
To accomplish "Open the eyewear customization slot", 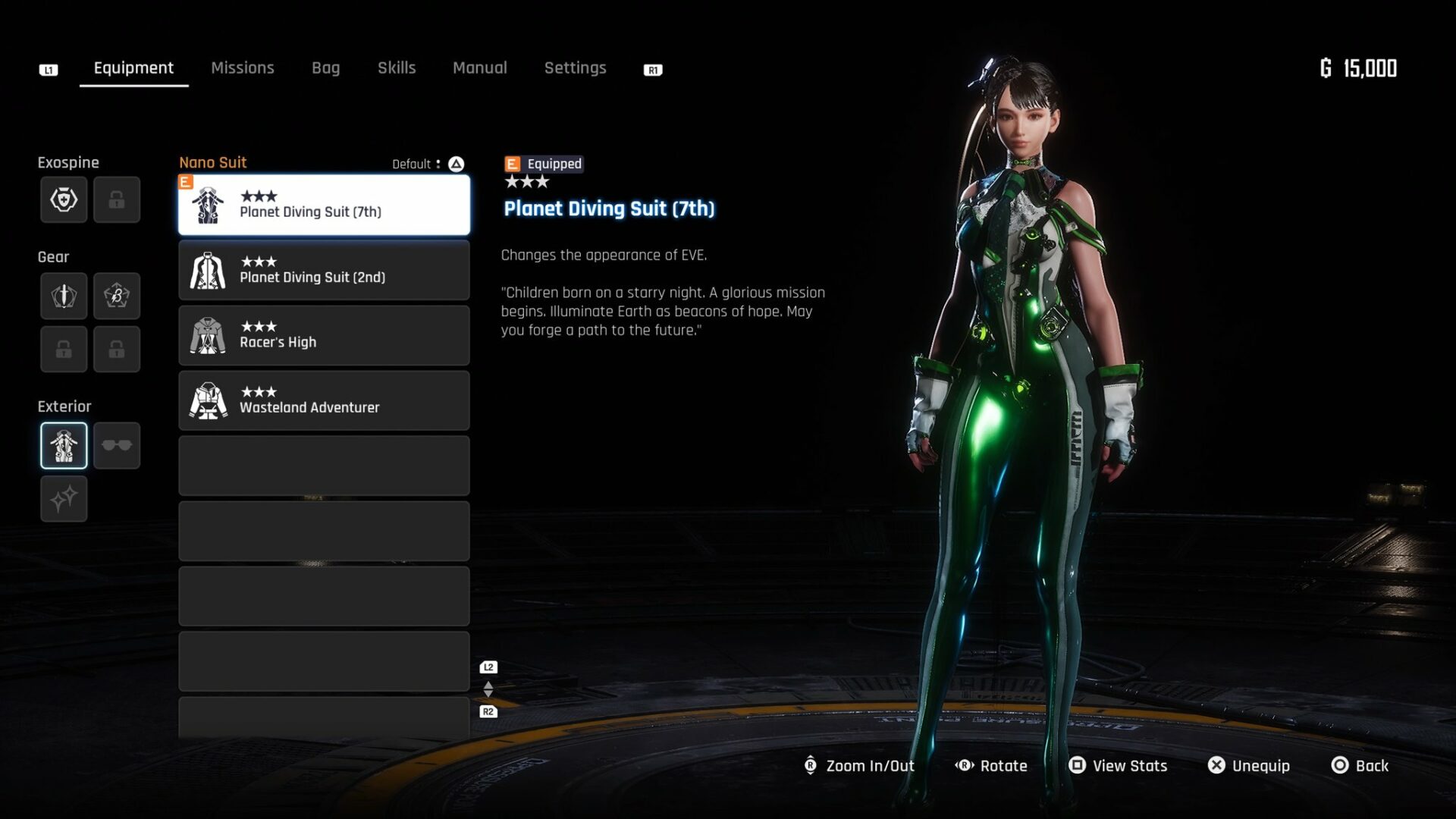I will pos(117,445).
